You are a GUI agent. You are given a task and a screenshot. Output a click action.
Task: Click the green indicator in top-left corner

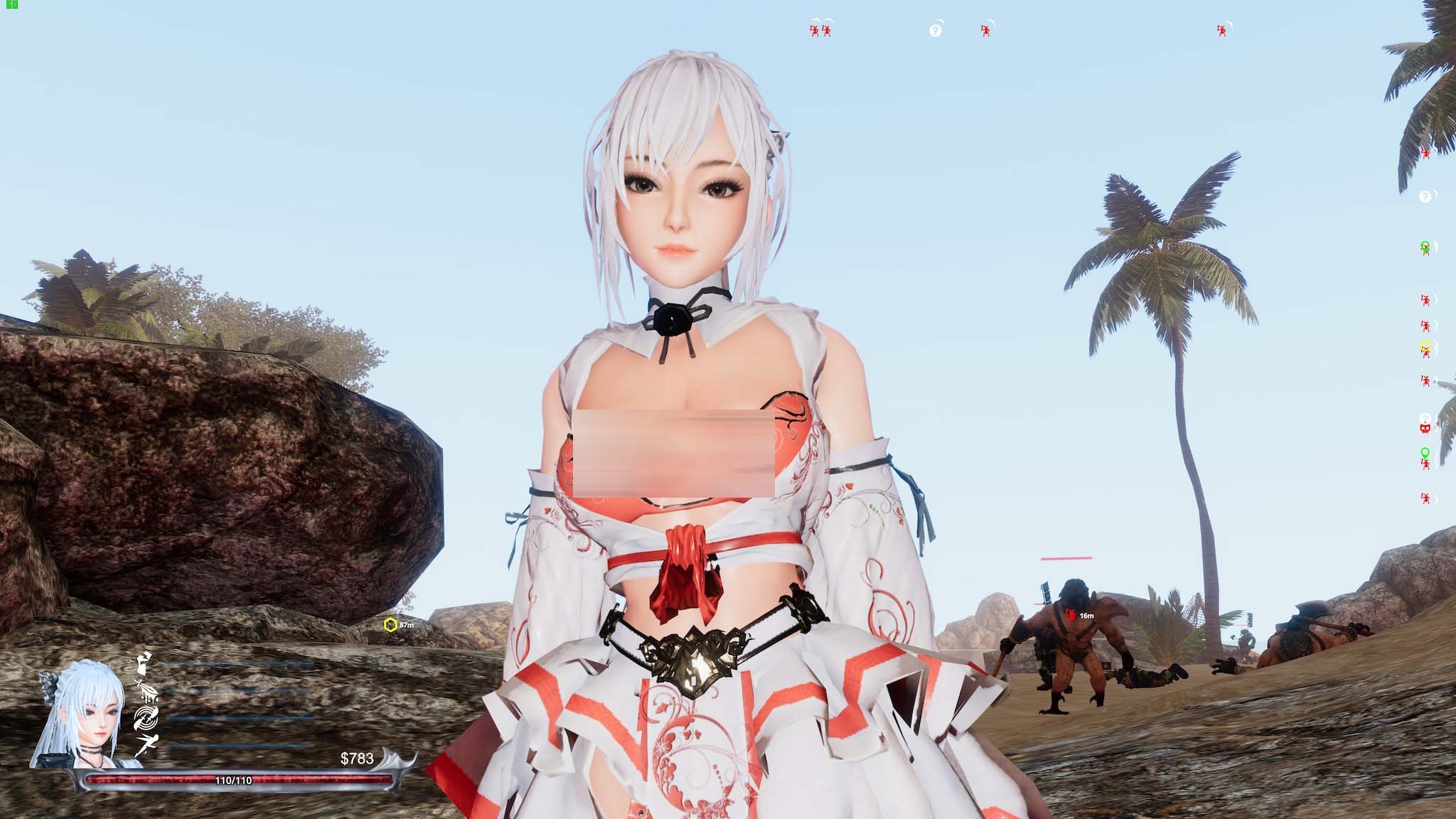coord(11,6)
